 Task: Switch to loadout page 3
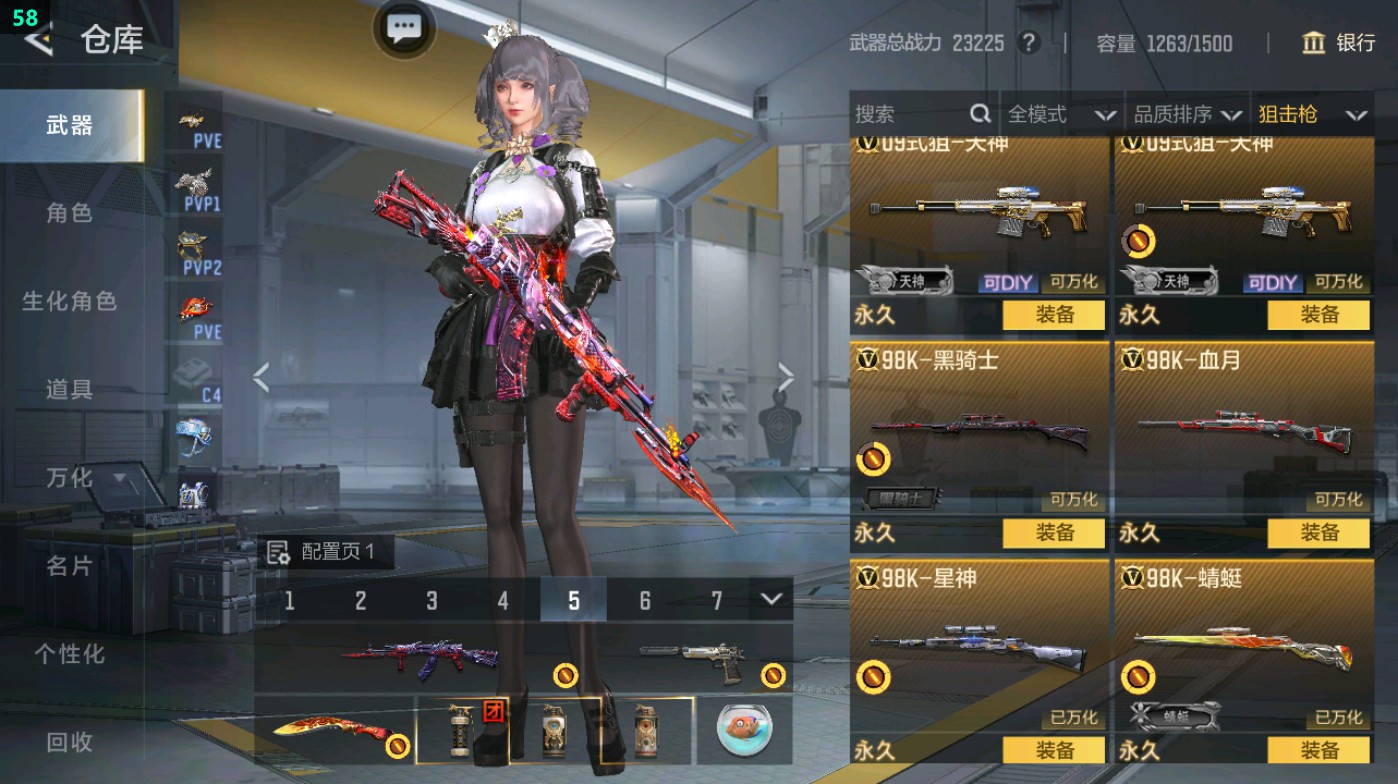(432, 597)
